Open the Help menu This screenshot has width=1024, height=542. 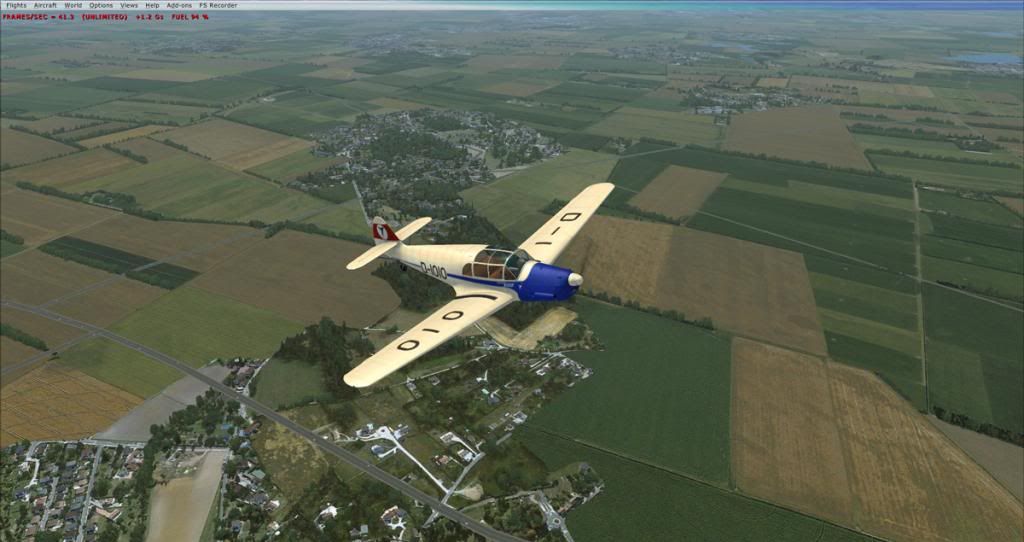tap(152, 5)
